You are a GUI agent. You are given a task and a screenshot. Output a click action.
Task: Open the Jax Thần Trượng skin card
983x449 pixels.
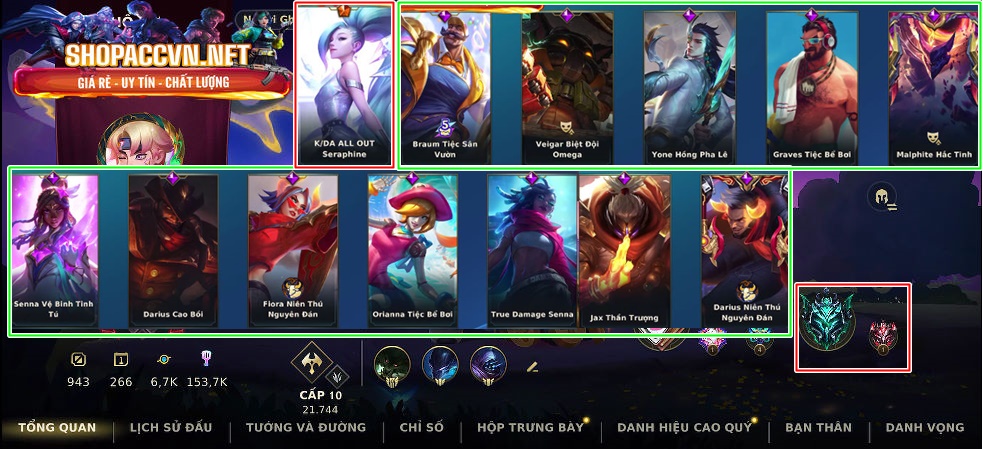[x=624, y=250]
